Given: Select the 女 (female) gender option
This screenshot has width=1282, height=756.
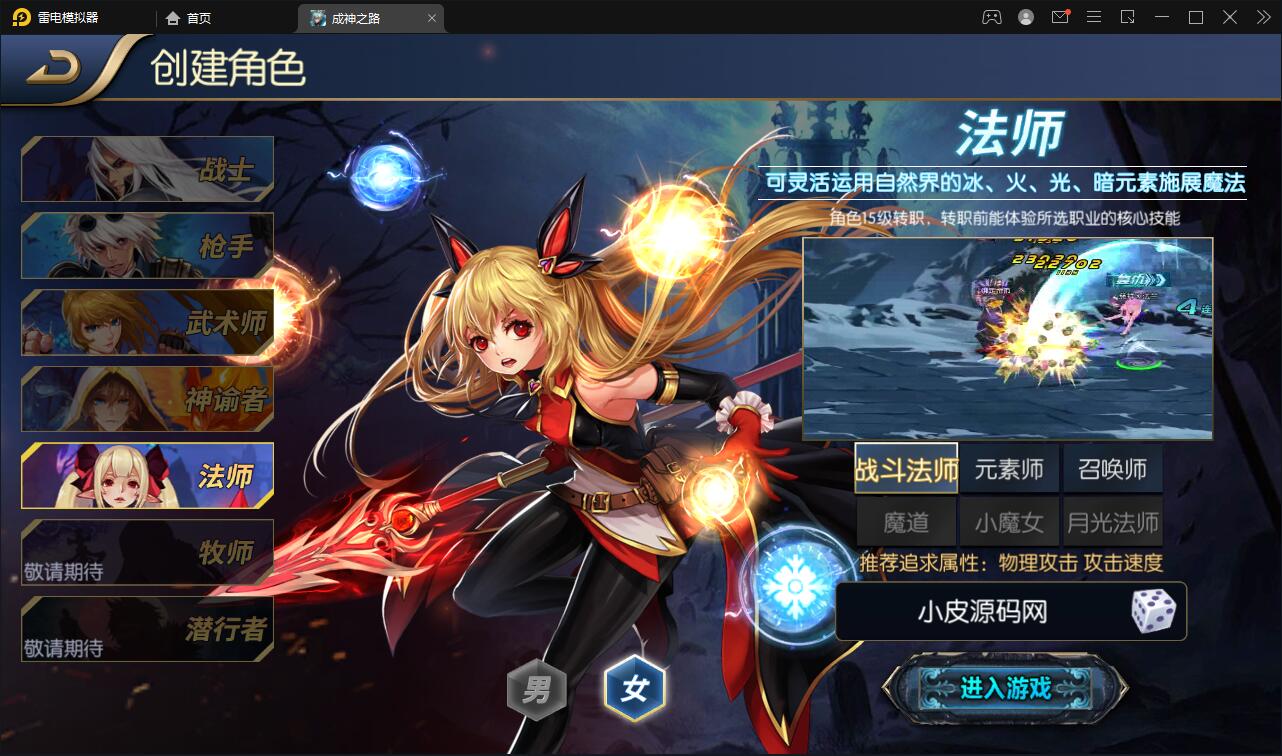Looking at the screenshot, I should [637, 688].
